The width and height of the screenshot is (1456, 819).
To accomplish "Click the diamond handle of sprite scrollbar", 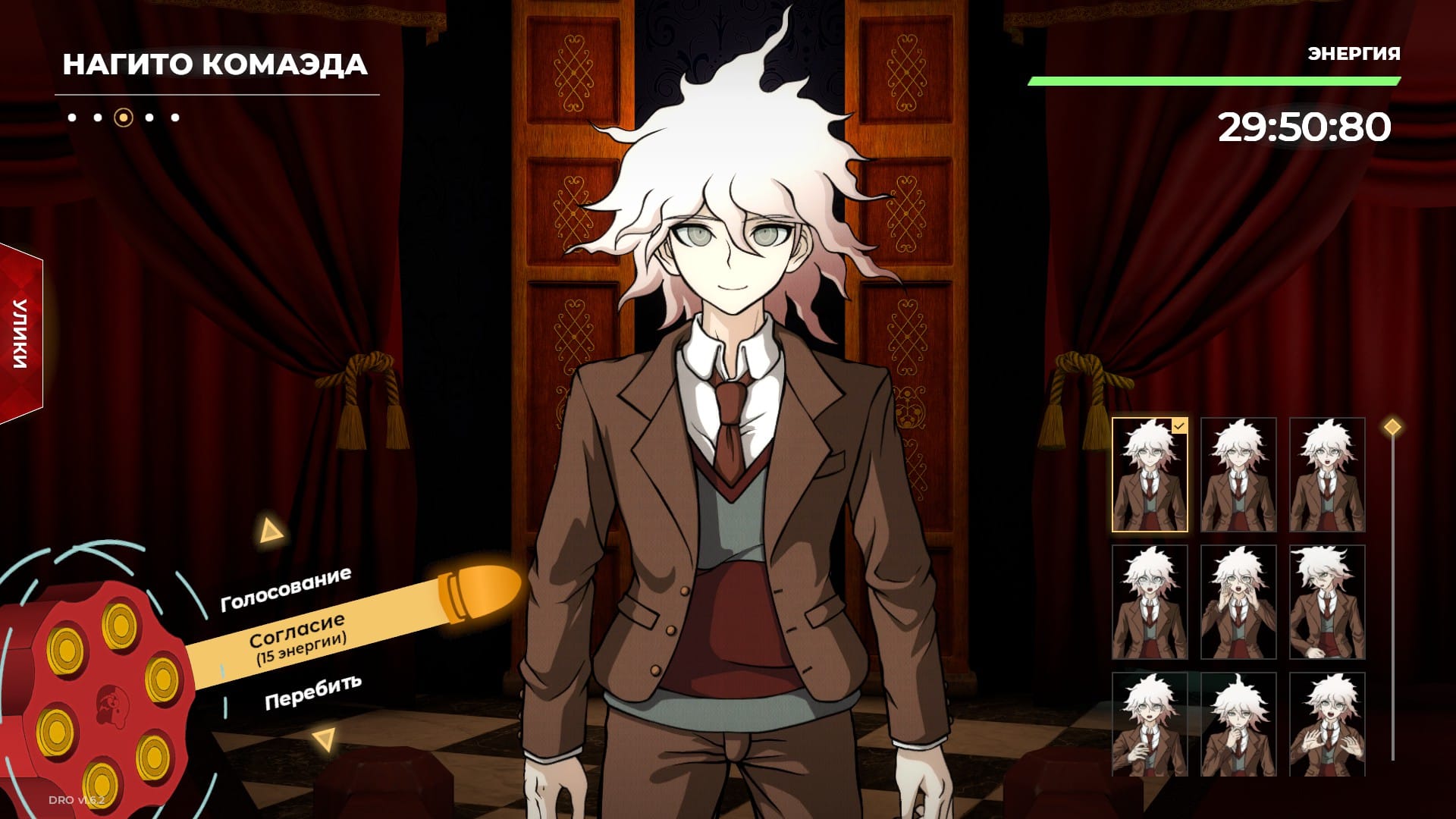I will click(1392, 427).
